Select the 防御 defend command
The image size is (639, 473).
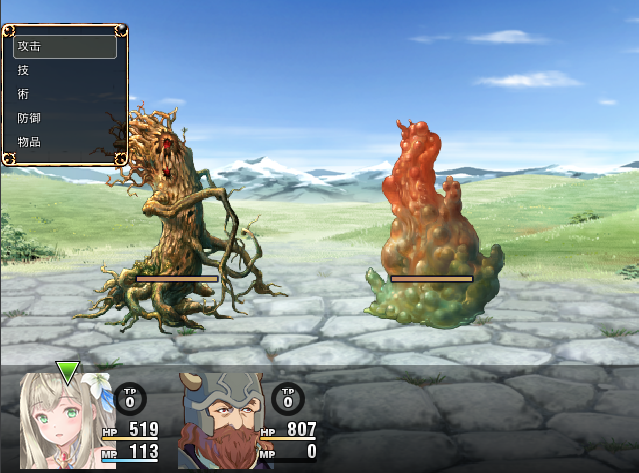point(64,118)
